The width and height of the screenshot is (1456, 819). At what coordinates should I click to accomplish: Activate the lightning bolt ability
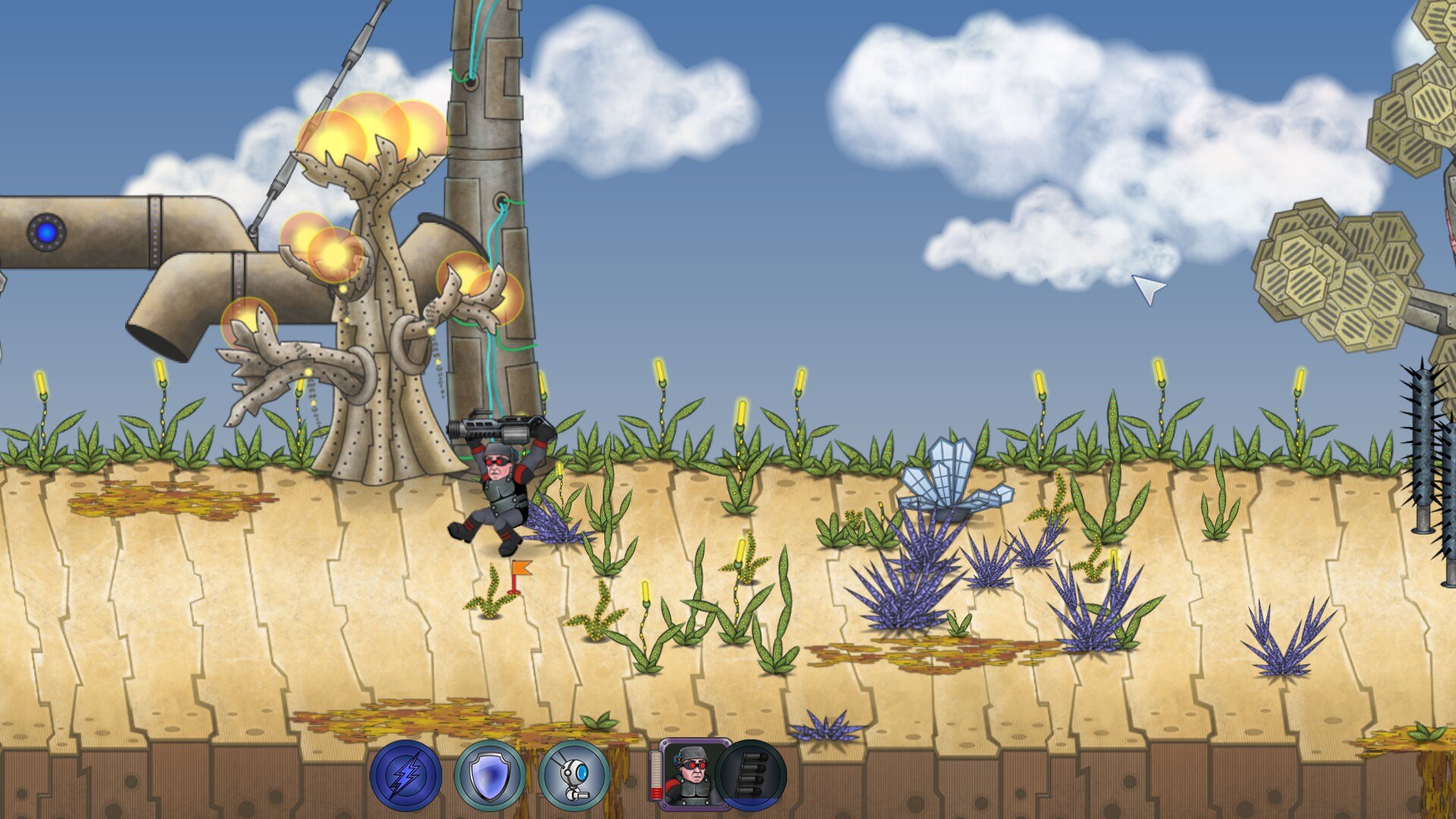click(406, 776)
